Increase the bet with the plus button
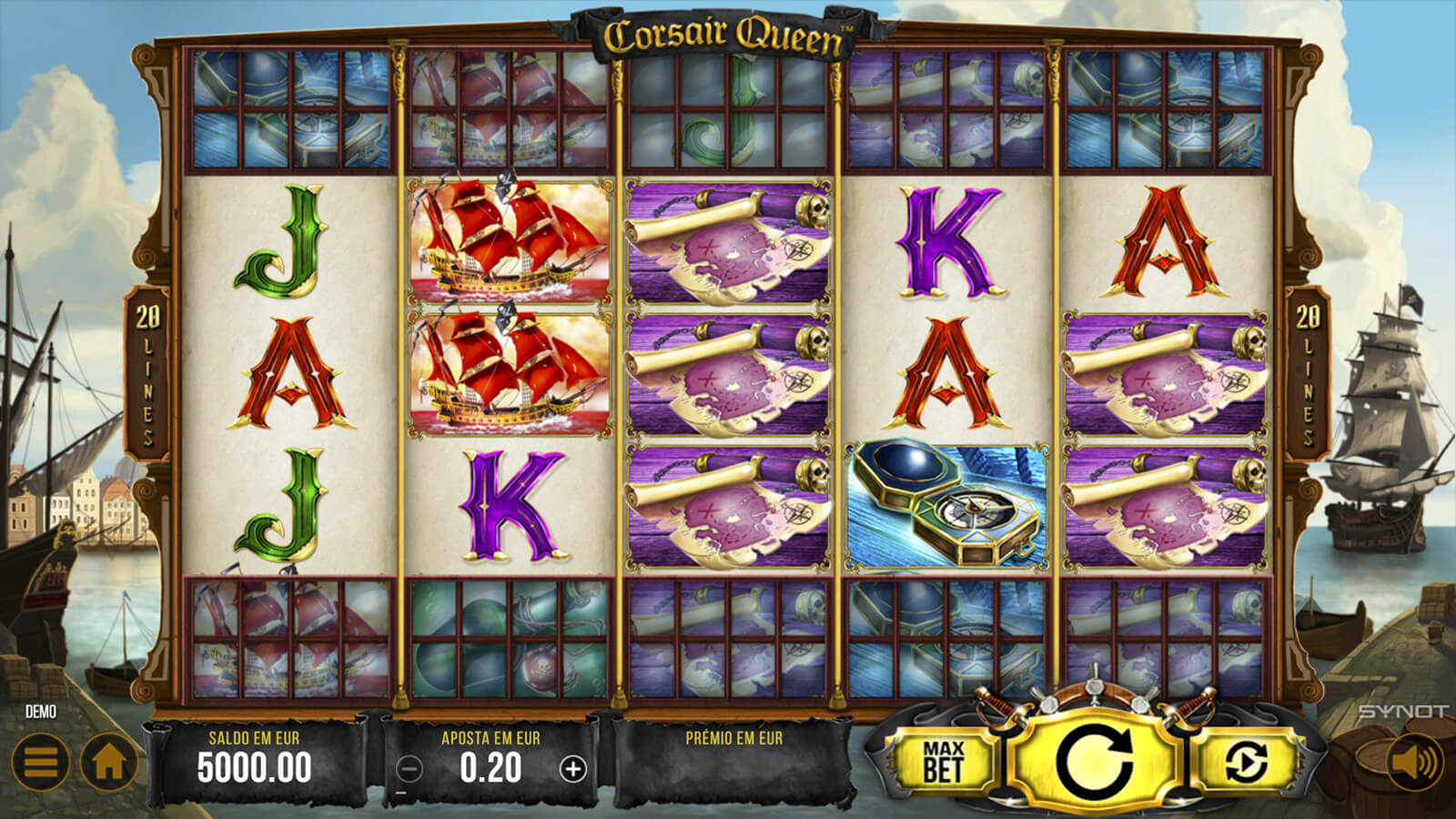This screenshot has width=1456, height=819. [572, 769]
